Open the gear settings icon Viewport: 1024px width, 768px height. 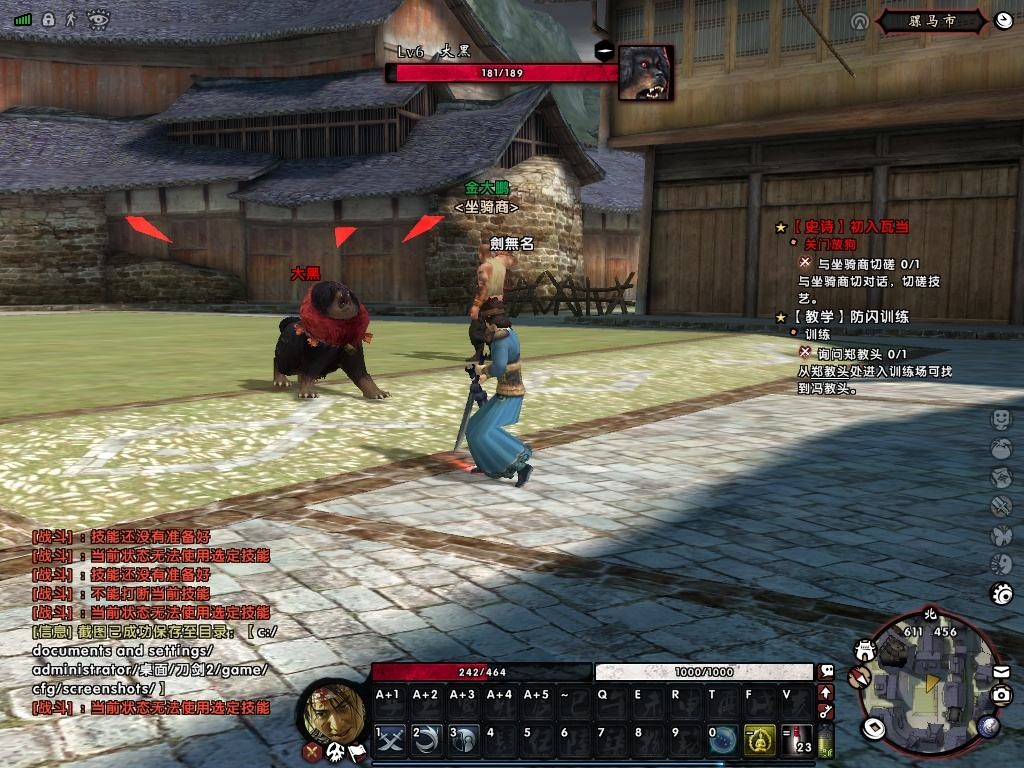[1001, 594]
